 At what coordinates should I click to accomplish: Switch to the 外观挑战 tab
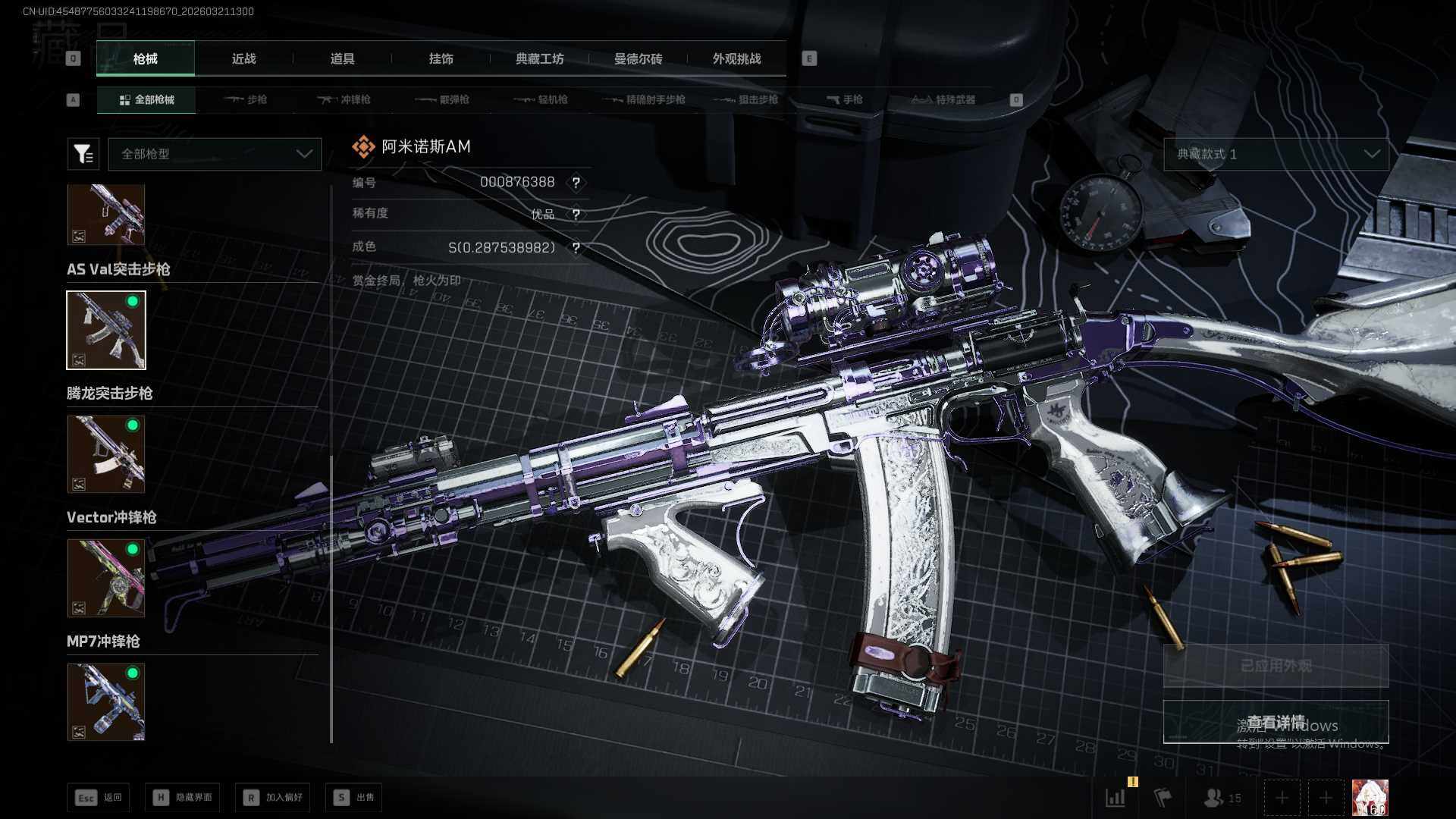point(736,59)
